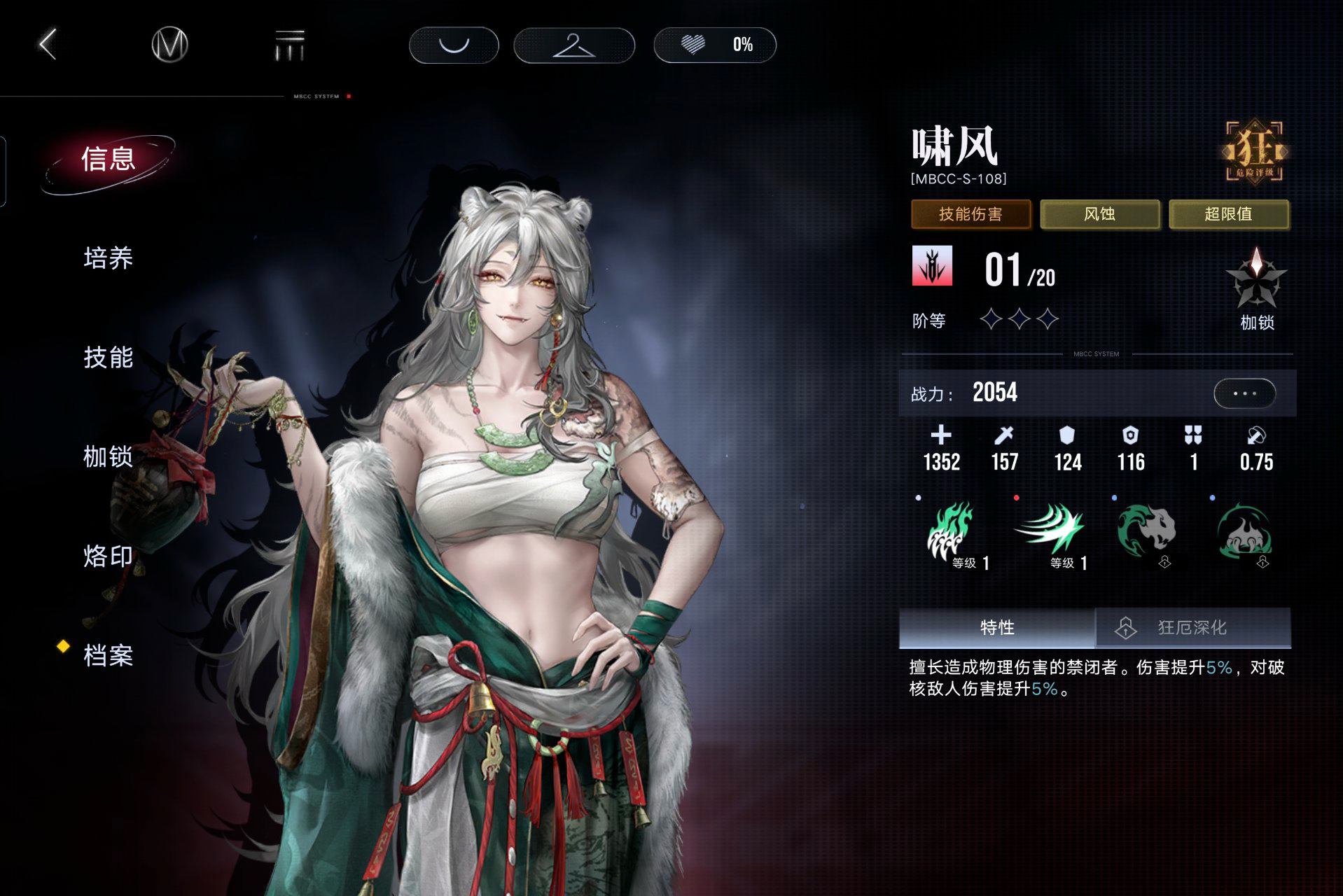
Task: Expand stat details with the three-dot button
Action: (x=1244, y=393)
